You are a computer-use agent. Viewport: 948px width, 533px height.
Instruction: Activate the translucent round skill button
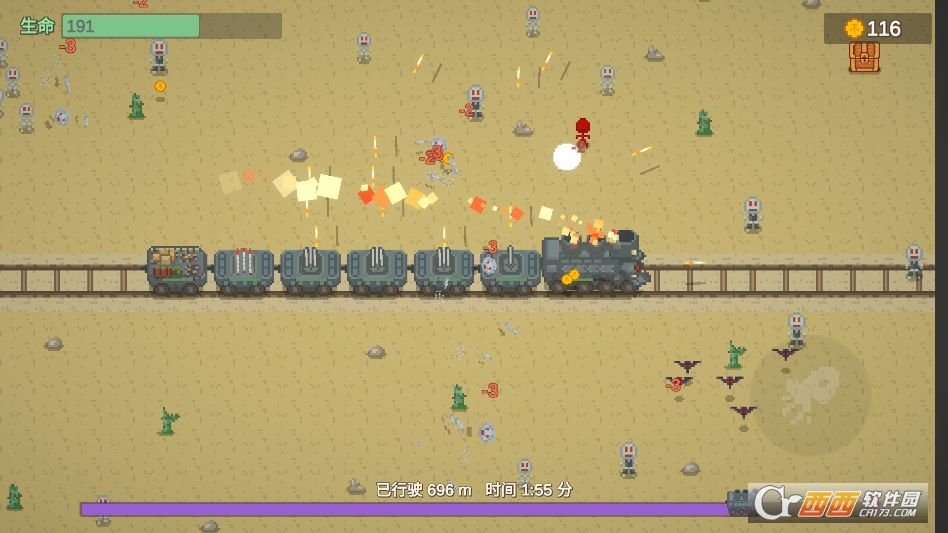coord(811,396)
